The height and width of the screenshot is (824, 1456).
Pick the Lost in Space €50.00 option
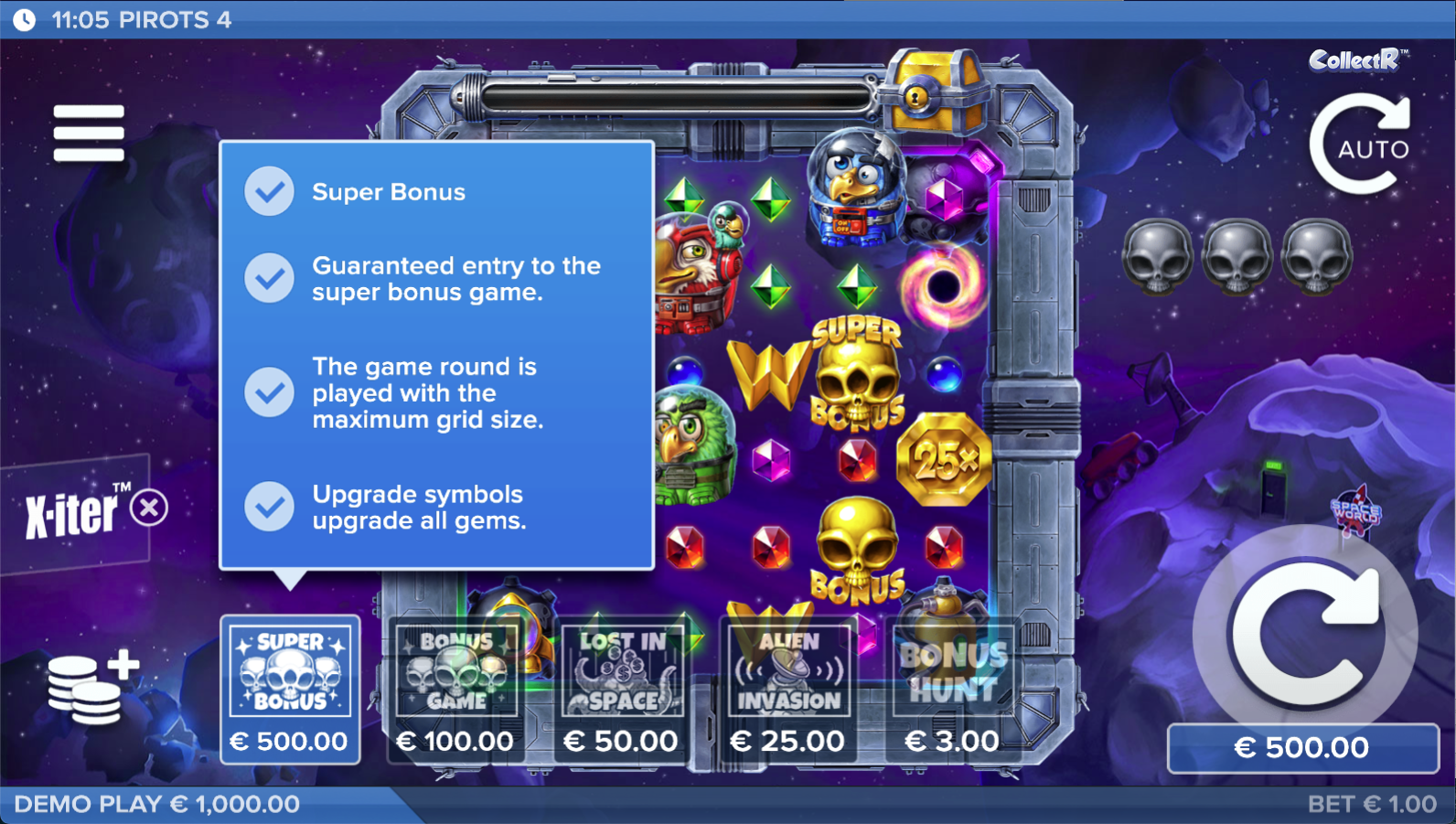pyautogui.click(x=622, y=690)
